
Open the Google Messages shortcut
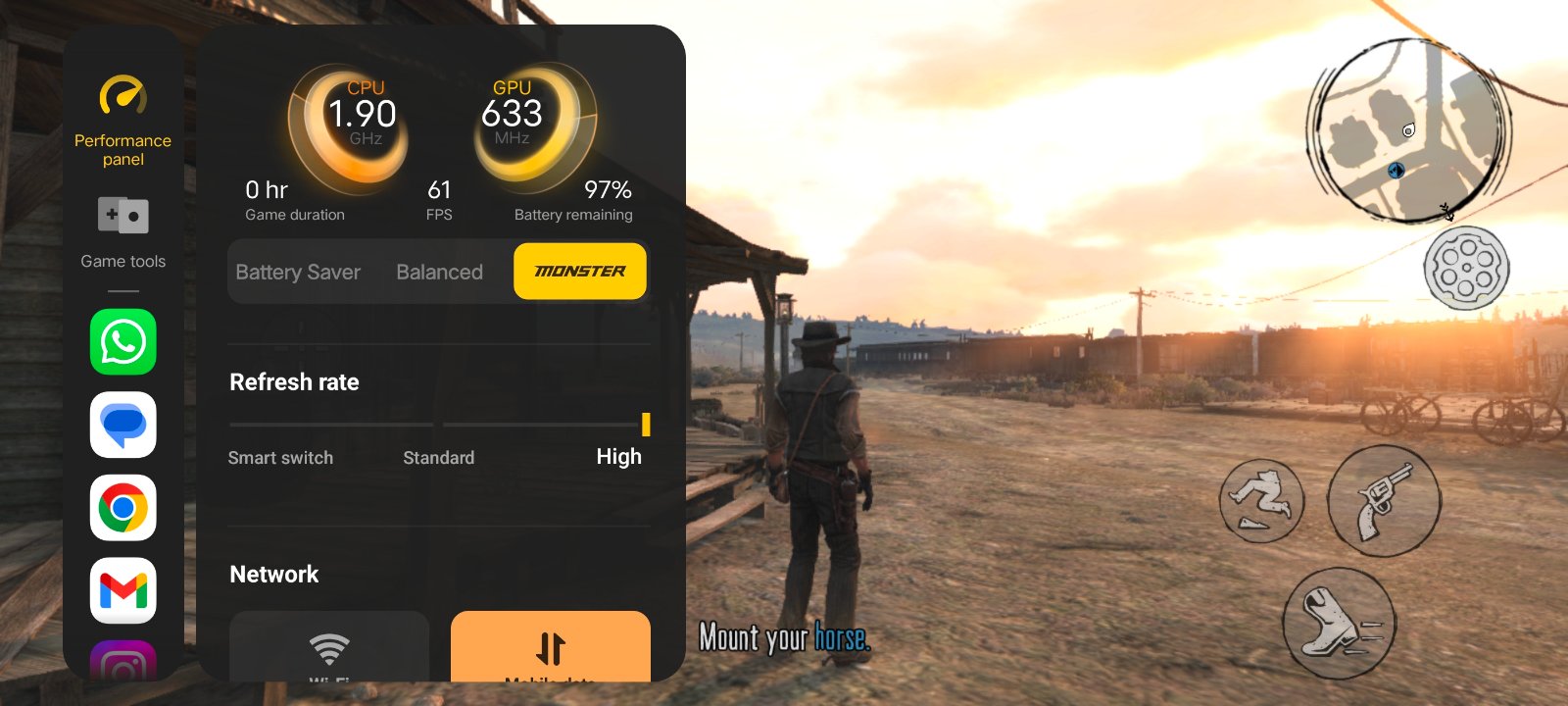tap(123, 425)
